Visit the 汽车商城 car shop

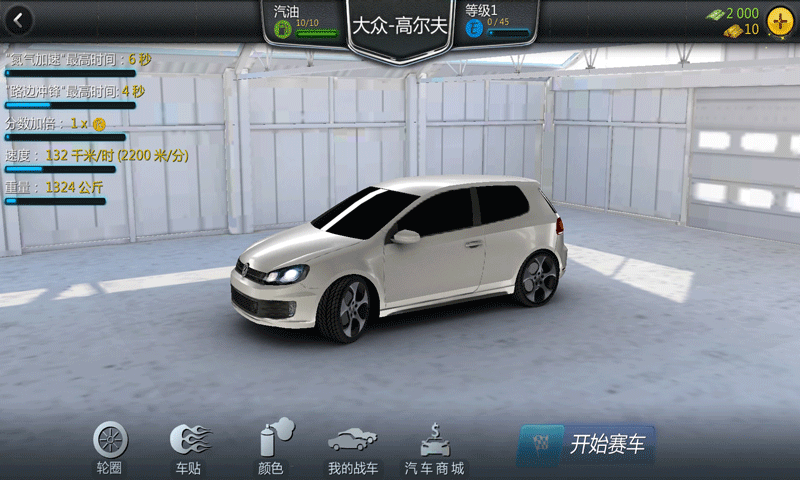click(x=433, y=448)
